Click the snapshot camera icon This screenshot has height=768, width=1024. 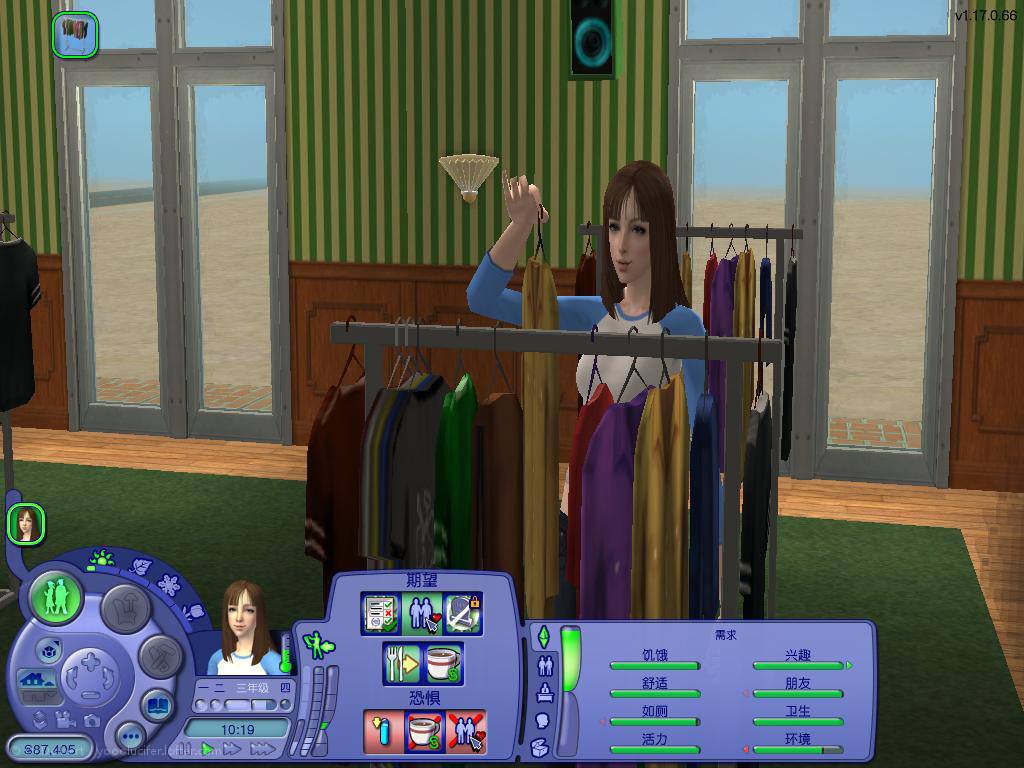tap(91, 720)
